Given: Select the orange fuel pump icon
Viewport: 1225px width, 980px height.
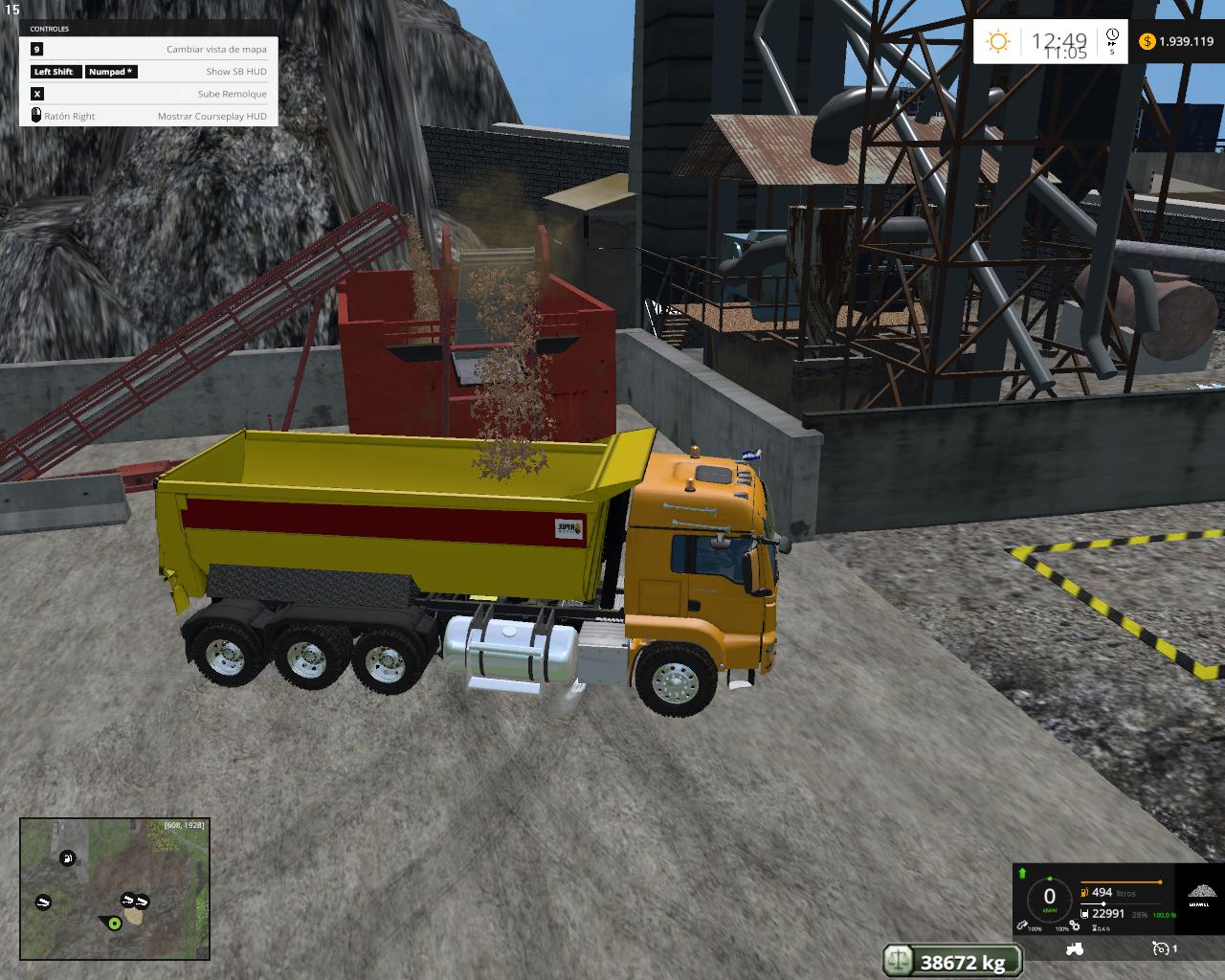Looking at the screenshot, I should click(1084, 892).
